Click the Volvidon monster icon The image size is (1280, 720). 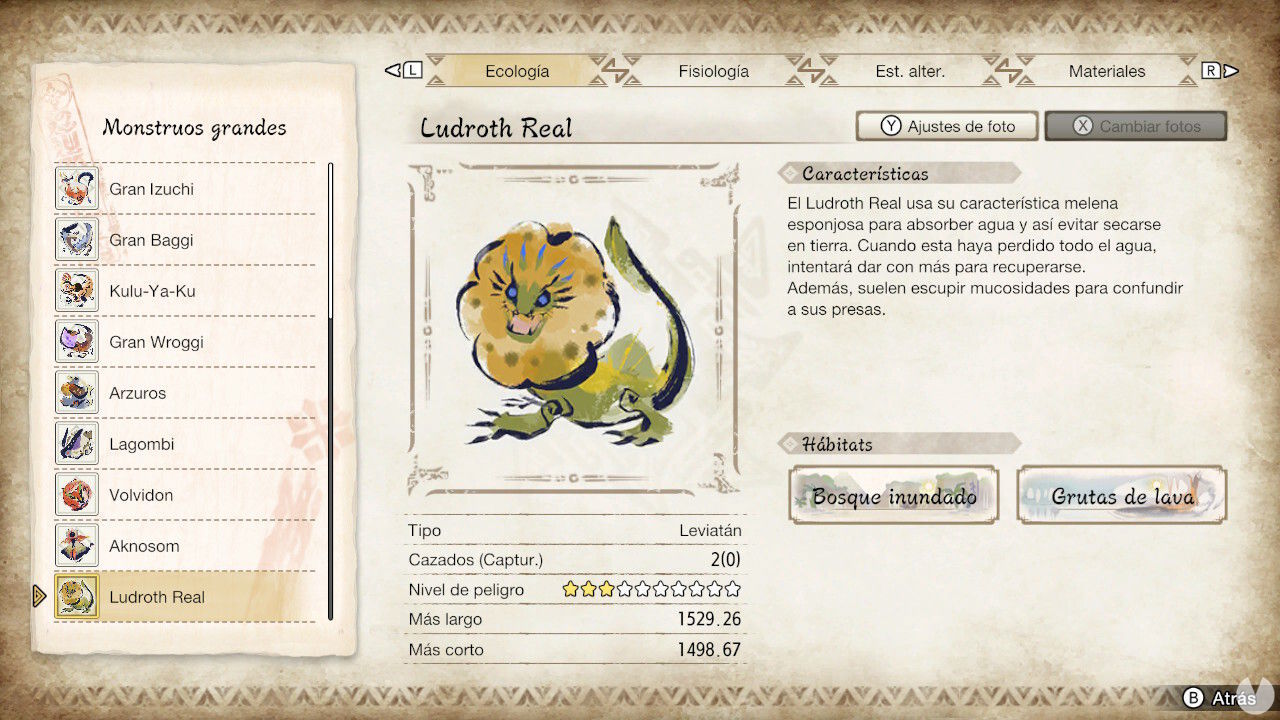[x=77, y=494]
